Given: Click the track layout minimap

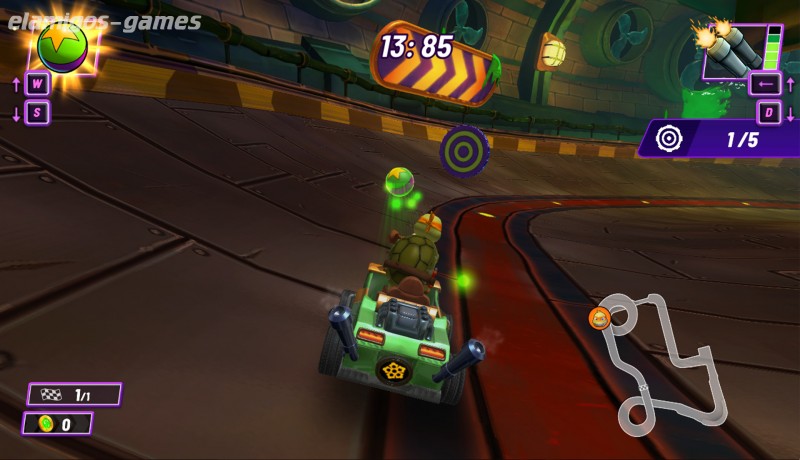Looking at the screenshot, I should [x=662, y=362].
